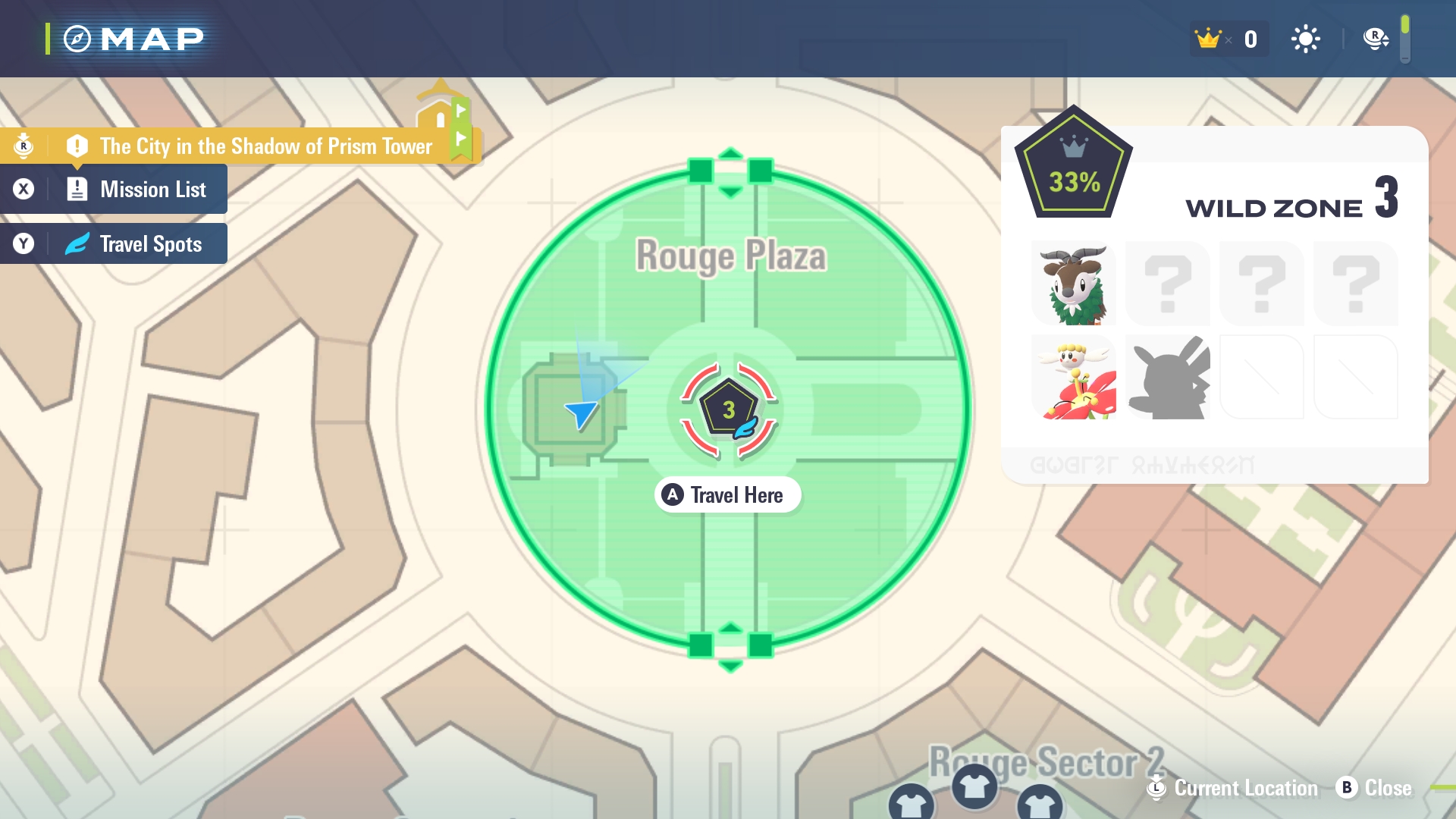
Task: Select the Flabébé thumbnail in Wild Zone panel
Action: click(1074, 378)
